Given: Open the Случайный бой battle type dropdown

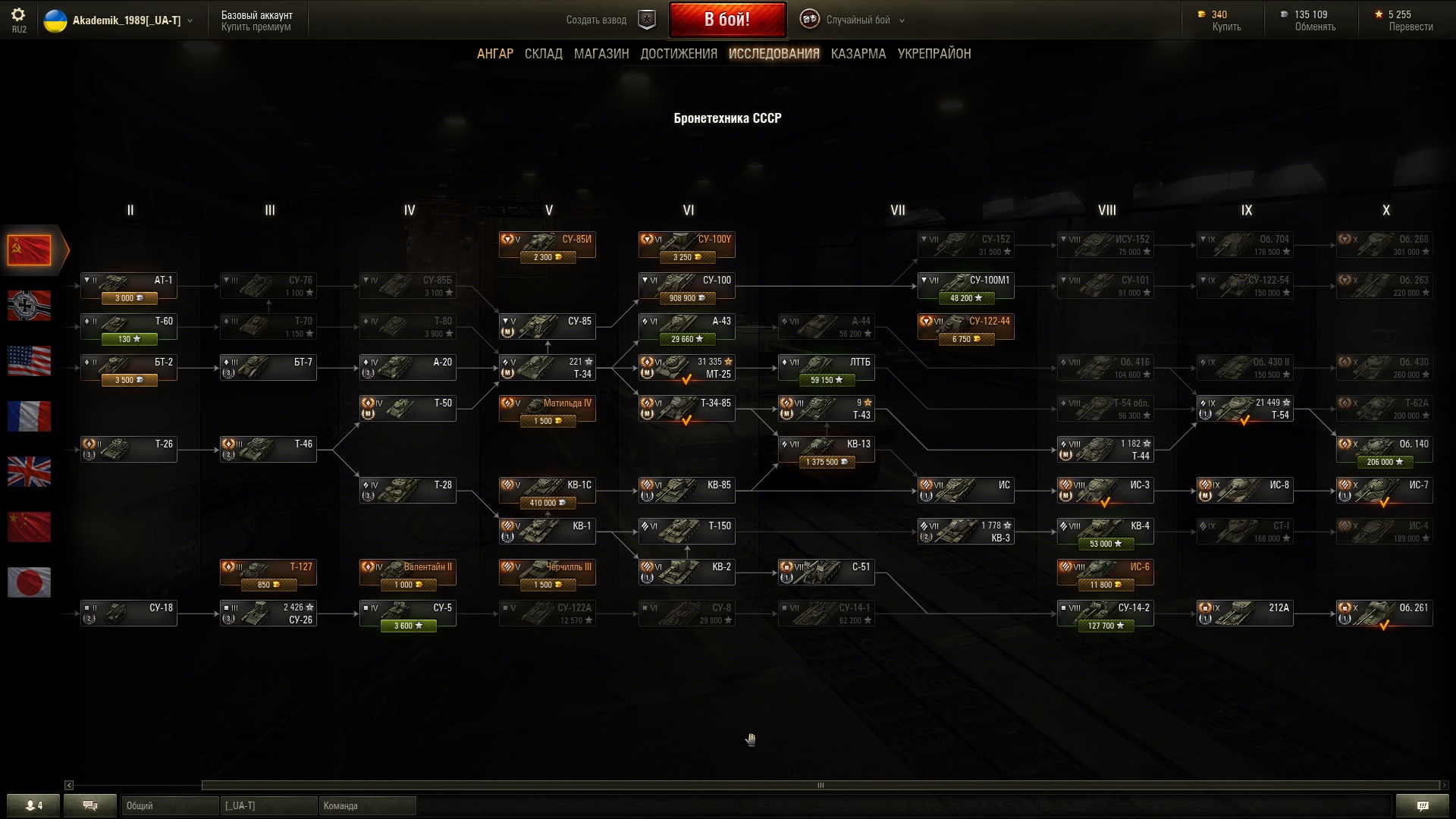Looking at the screenshot, I should pyautogui.click(x=857, y=20).
